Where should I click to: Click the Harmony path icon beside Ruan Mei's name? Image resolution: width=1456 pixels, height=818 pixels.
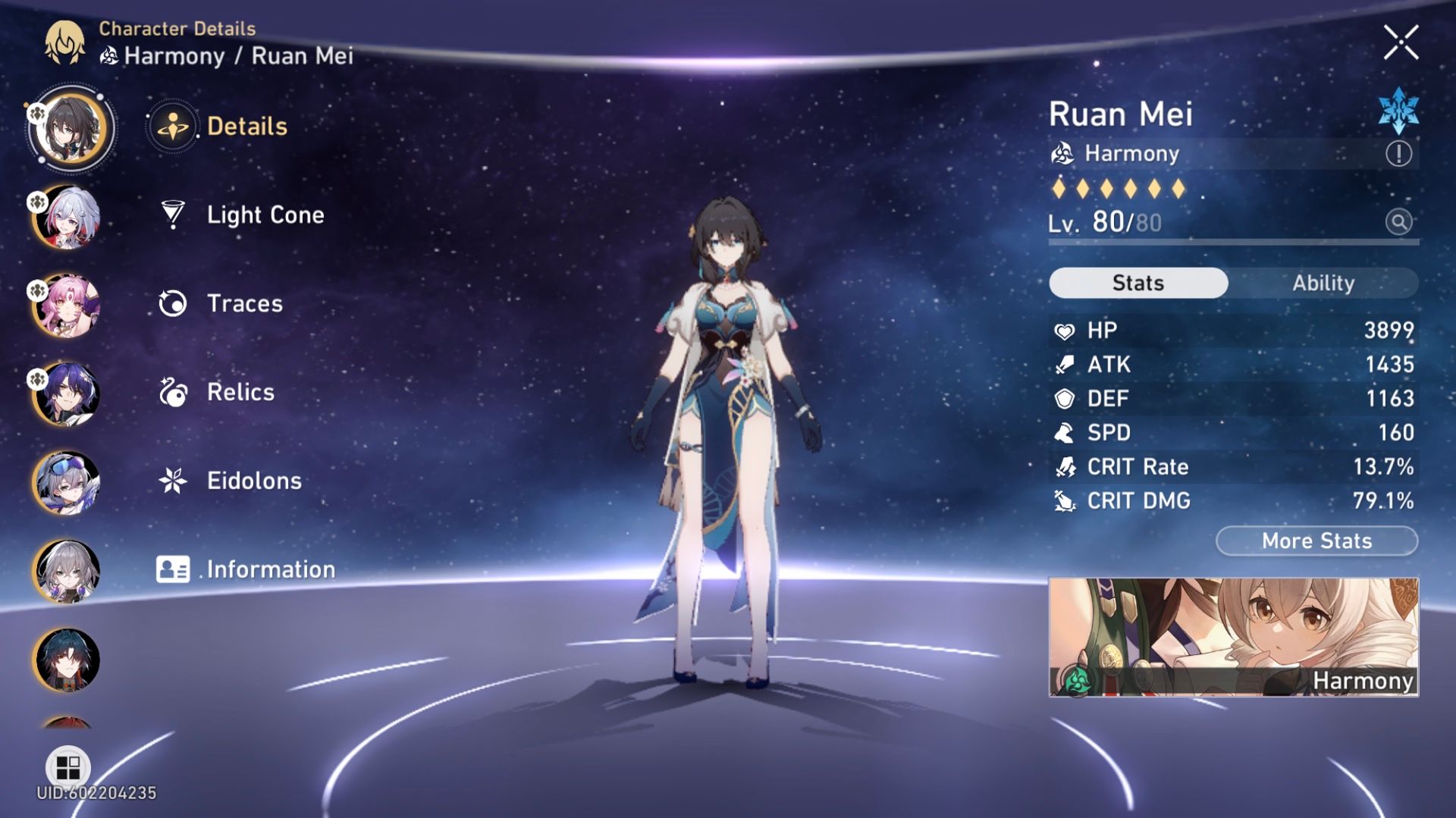point(1065,153)
